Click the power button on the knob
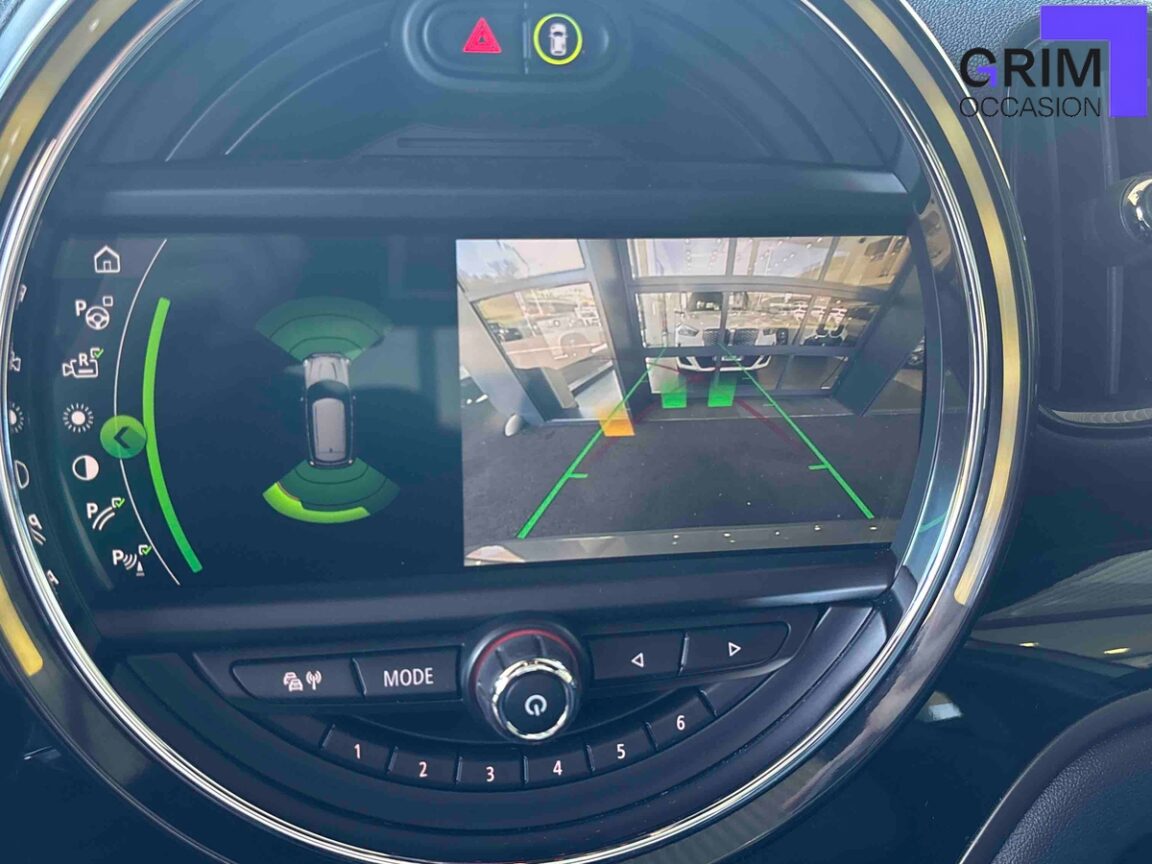The width and height of the screenshot is (1152, 864). 531,701
